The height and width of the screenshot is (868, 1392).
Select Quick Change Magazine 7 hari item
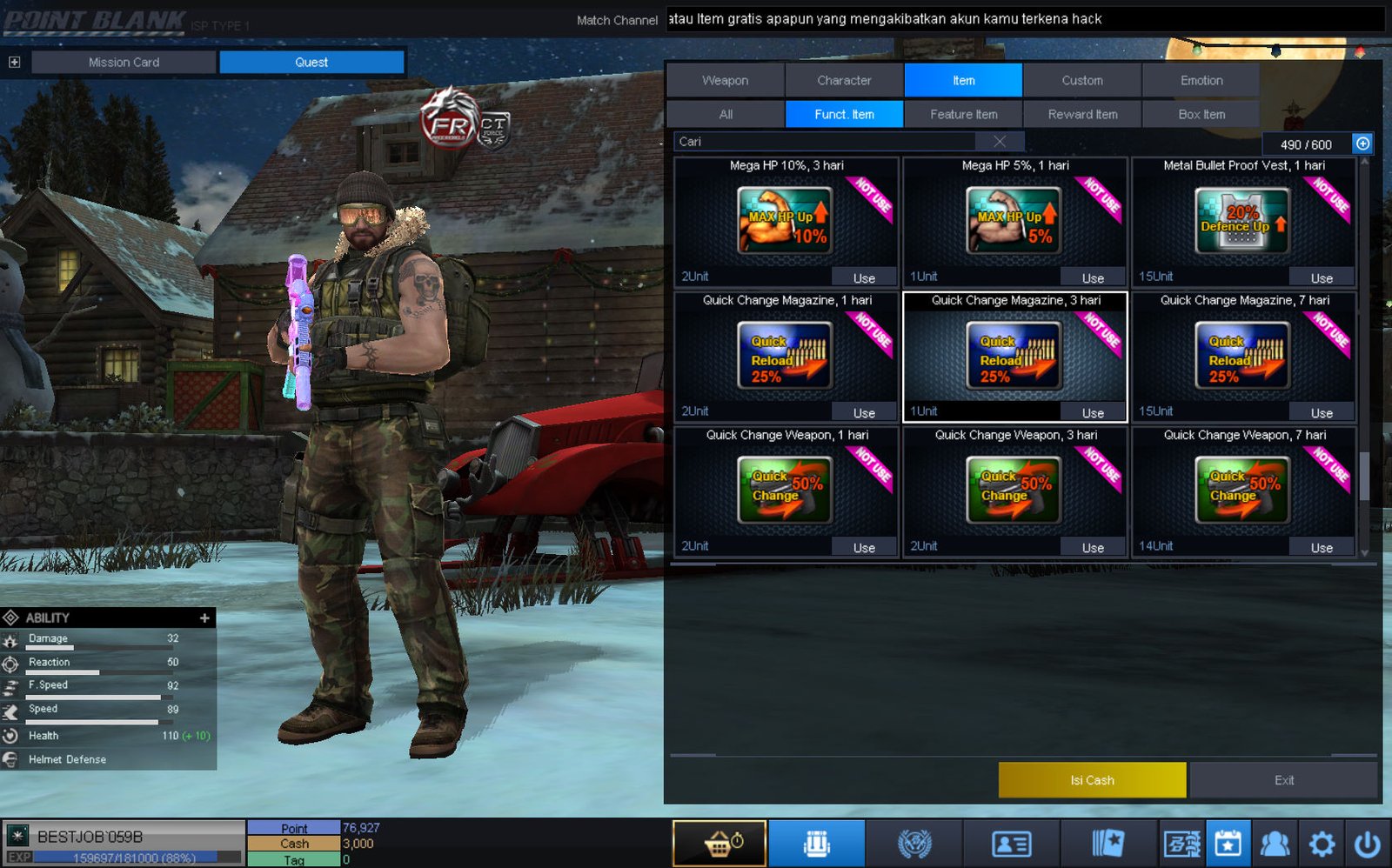tap(1243, 355)
